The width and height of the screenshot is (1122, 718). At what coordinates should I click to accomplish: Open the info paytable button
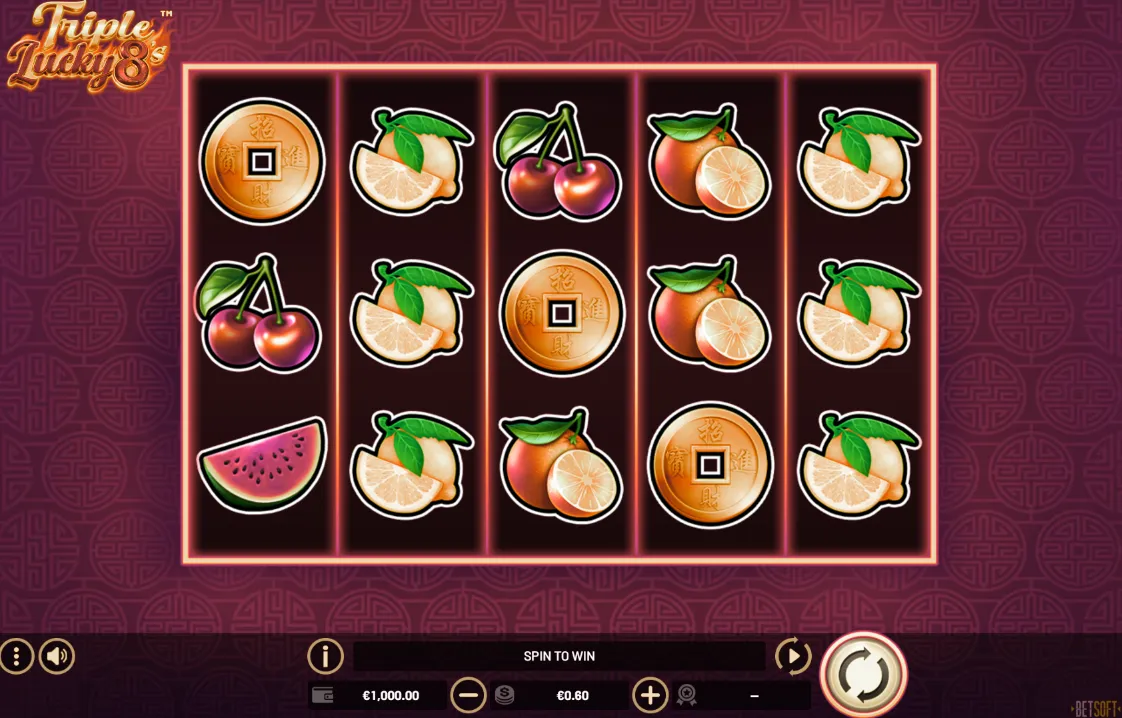click(325, 657)
